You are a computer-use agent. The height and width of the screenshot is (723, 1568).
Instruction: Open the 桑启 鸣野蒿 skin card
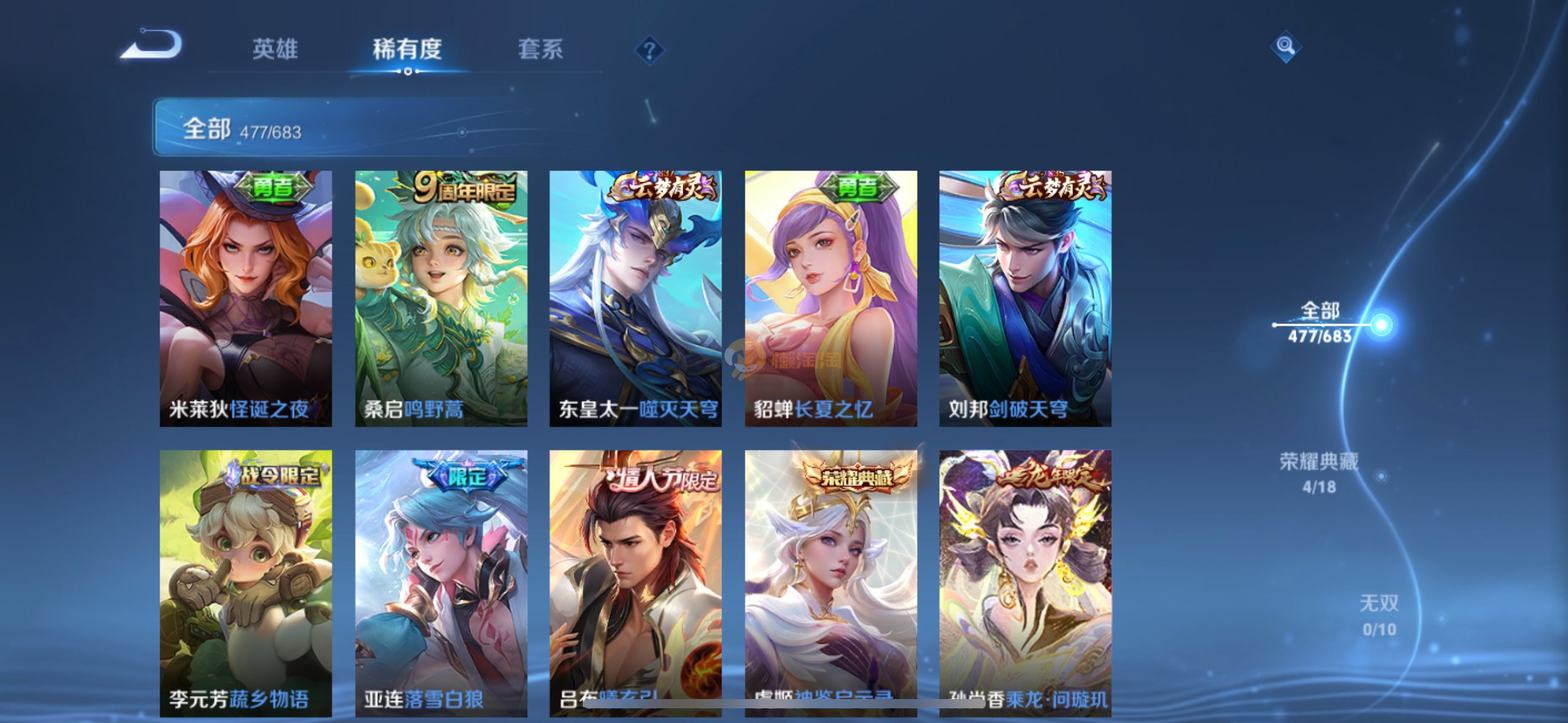(441, 298)
